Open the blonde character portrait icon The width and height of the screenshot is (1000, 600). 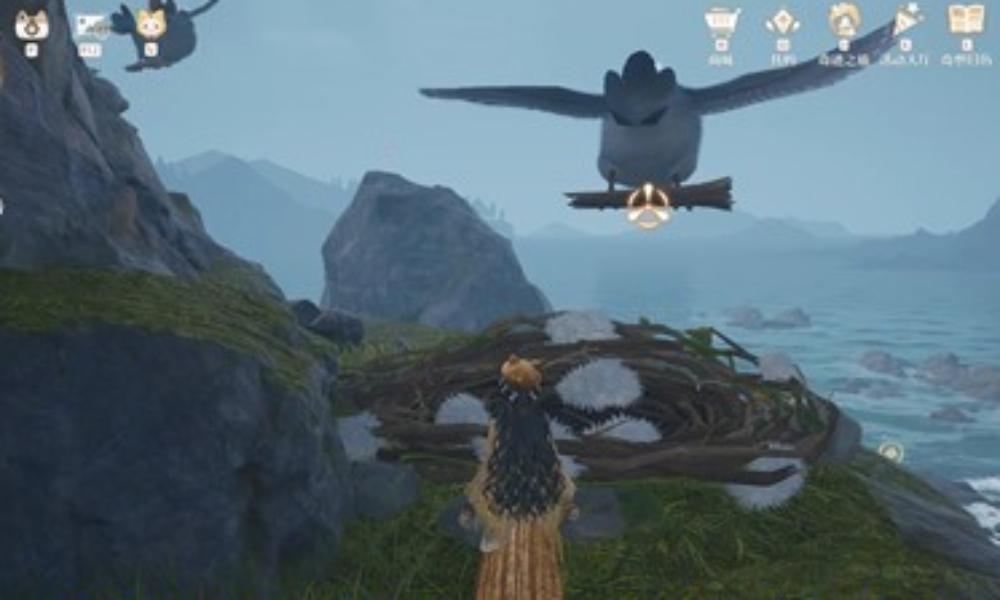click(x=844, y=20)
